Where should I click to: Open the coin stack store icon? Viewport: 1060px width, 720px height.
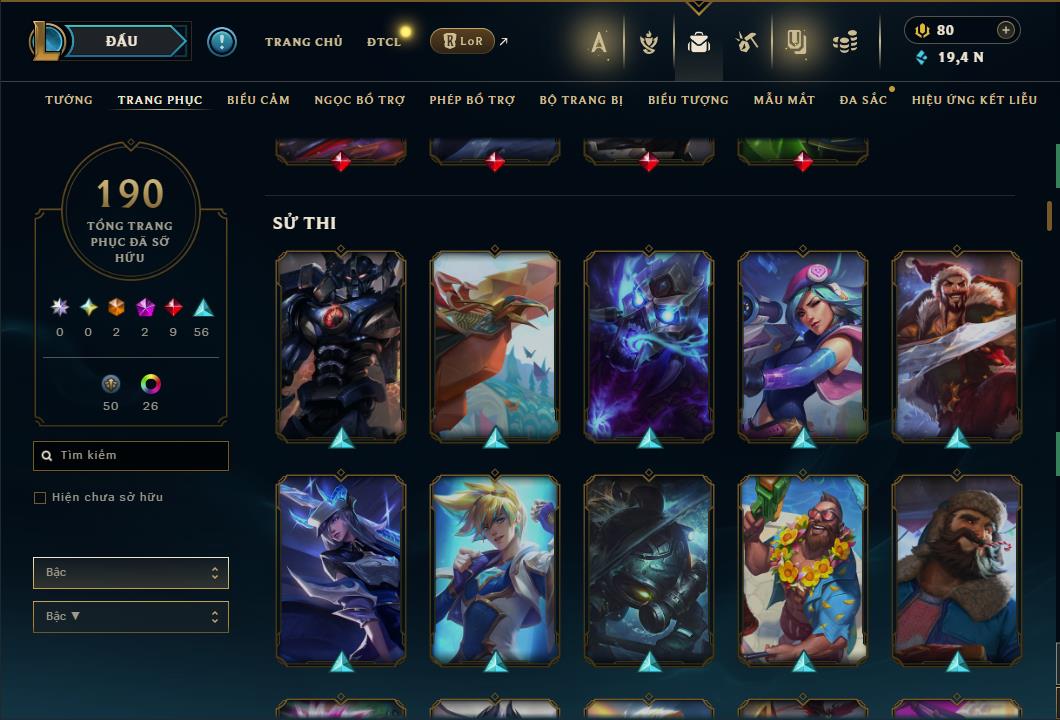(845, 42)
